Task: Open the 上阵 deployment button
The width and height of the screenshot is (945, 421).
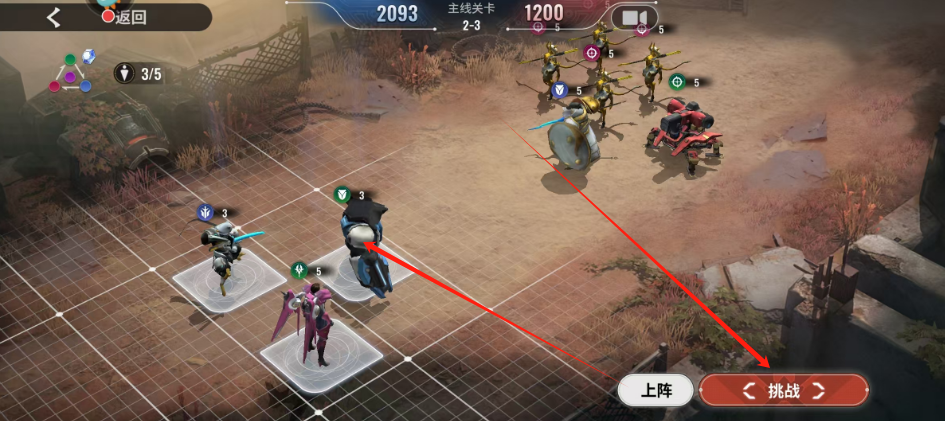Action: pos(655,391)
